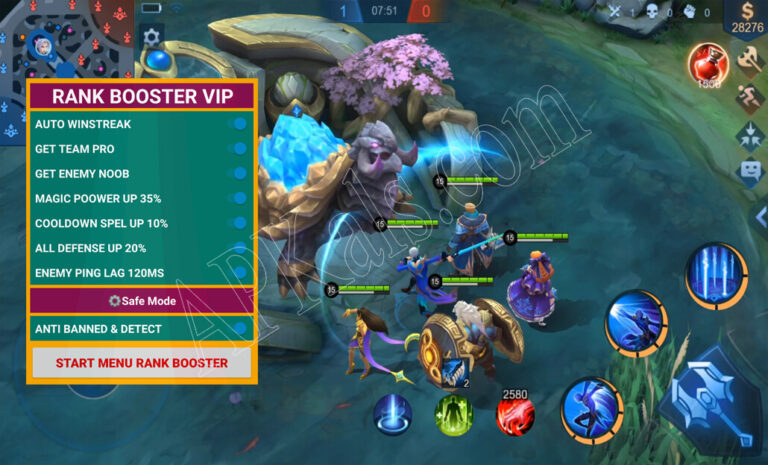Tap the minimap

tap(66, 40)
